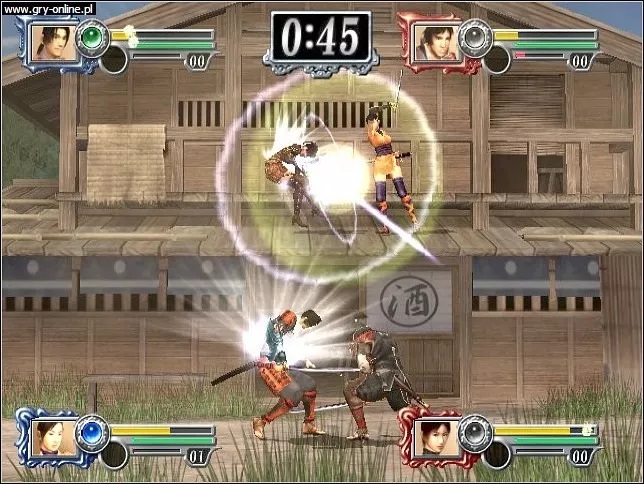644x484 pixels.
Task: Click the gray orb beside the red-framed female portrait
Action: [474, 432]
